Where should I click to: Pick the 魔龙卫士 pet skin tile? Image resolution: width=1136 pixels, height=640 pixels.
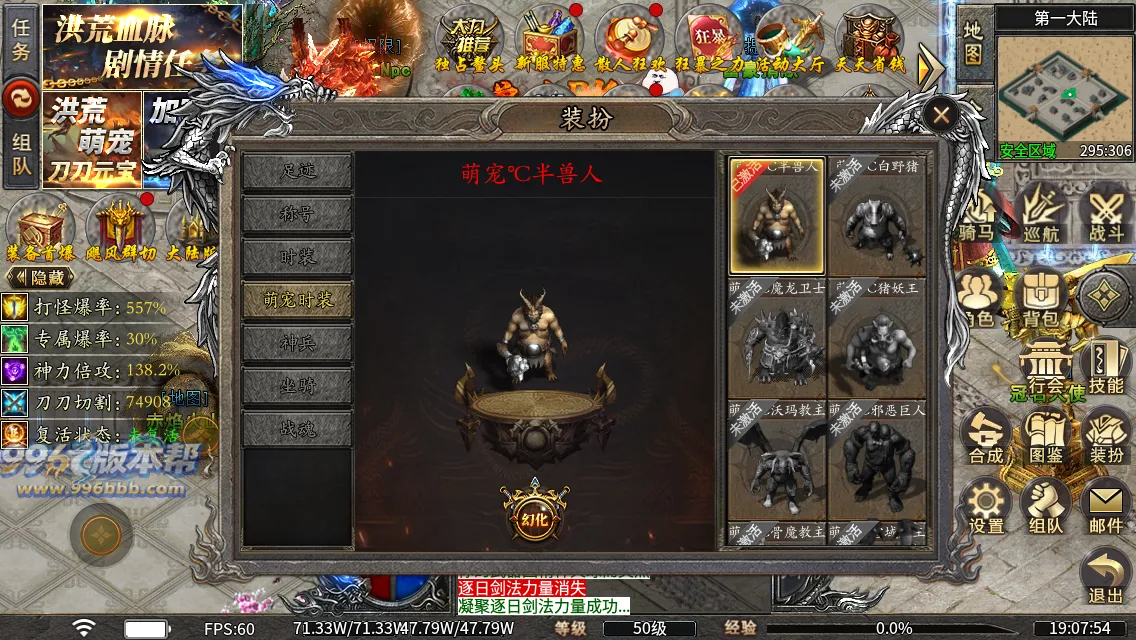click(x=777, y=339)
